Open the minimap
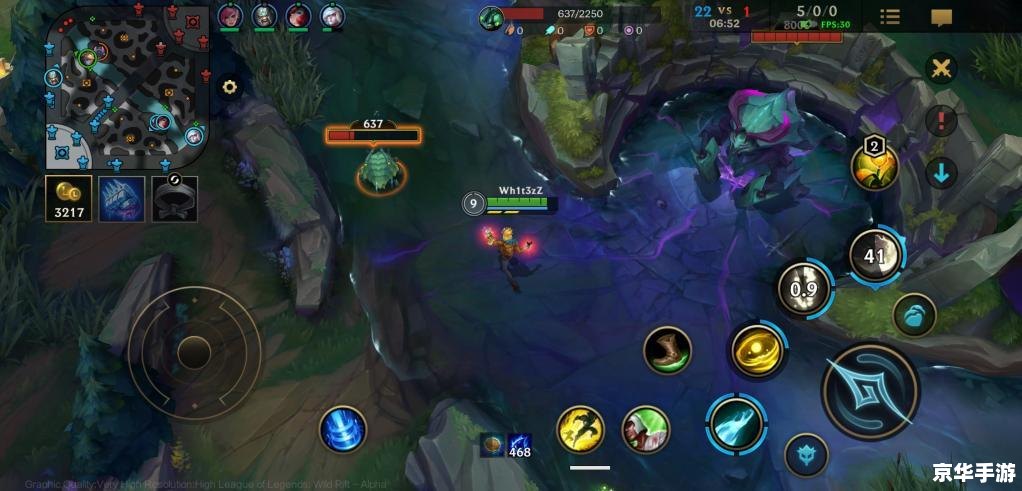The width and height of the screenshot is (1022, 491). pos(126,87)
